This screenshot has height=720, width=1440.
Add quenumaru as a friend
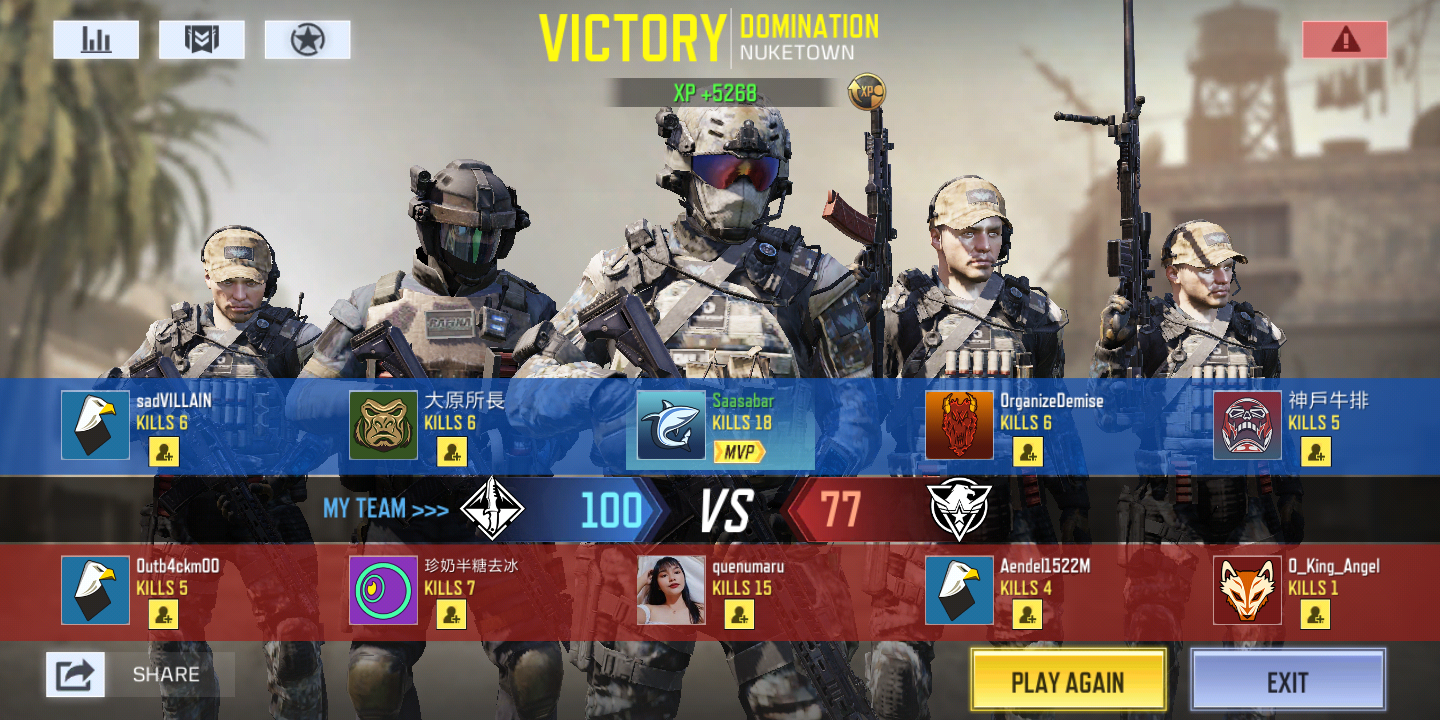(740, 614)
